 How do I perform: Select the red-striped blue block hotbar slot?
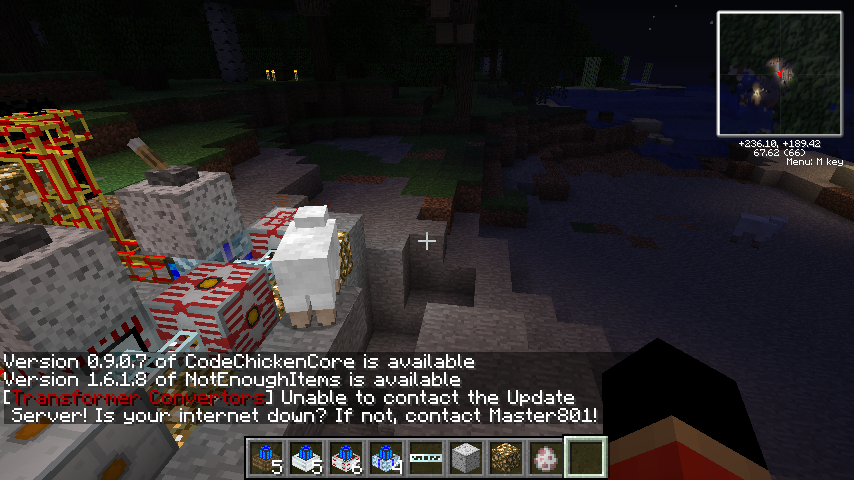347,458
